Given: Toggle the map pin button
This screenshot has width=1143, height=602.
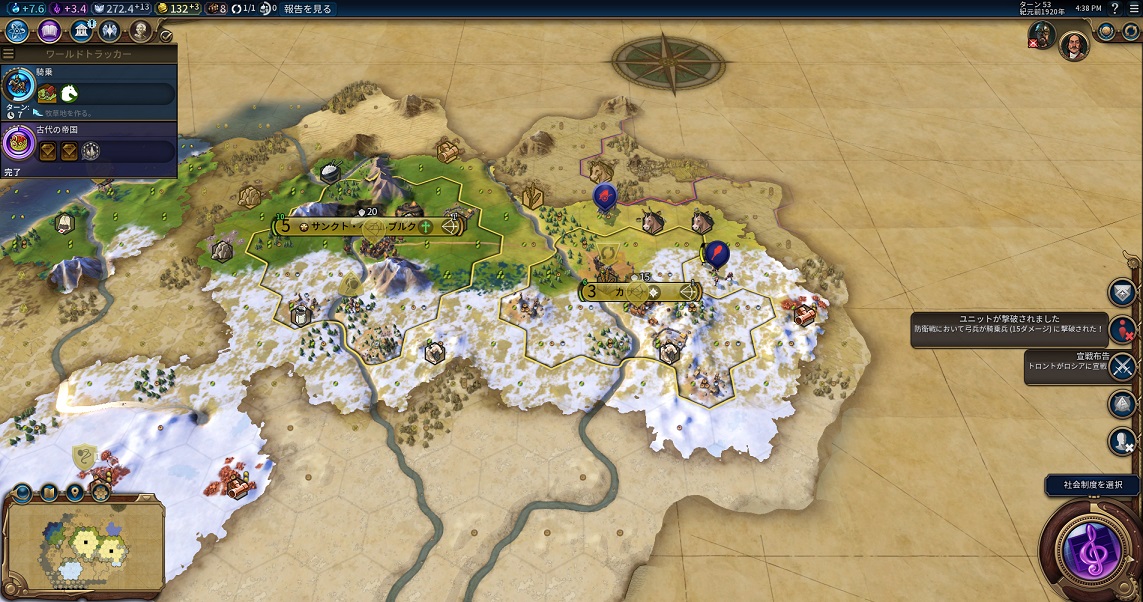Looking at the screenshot, I should tap(73, 492).
